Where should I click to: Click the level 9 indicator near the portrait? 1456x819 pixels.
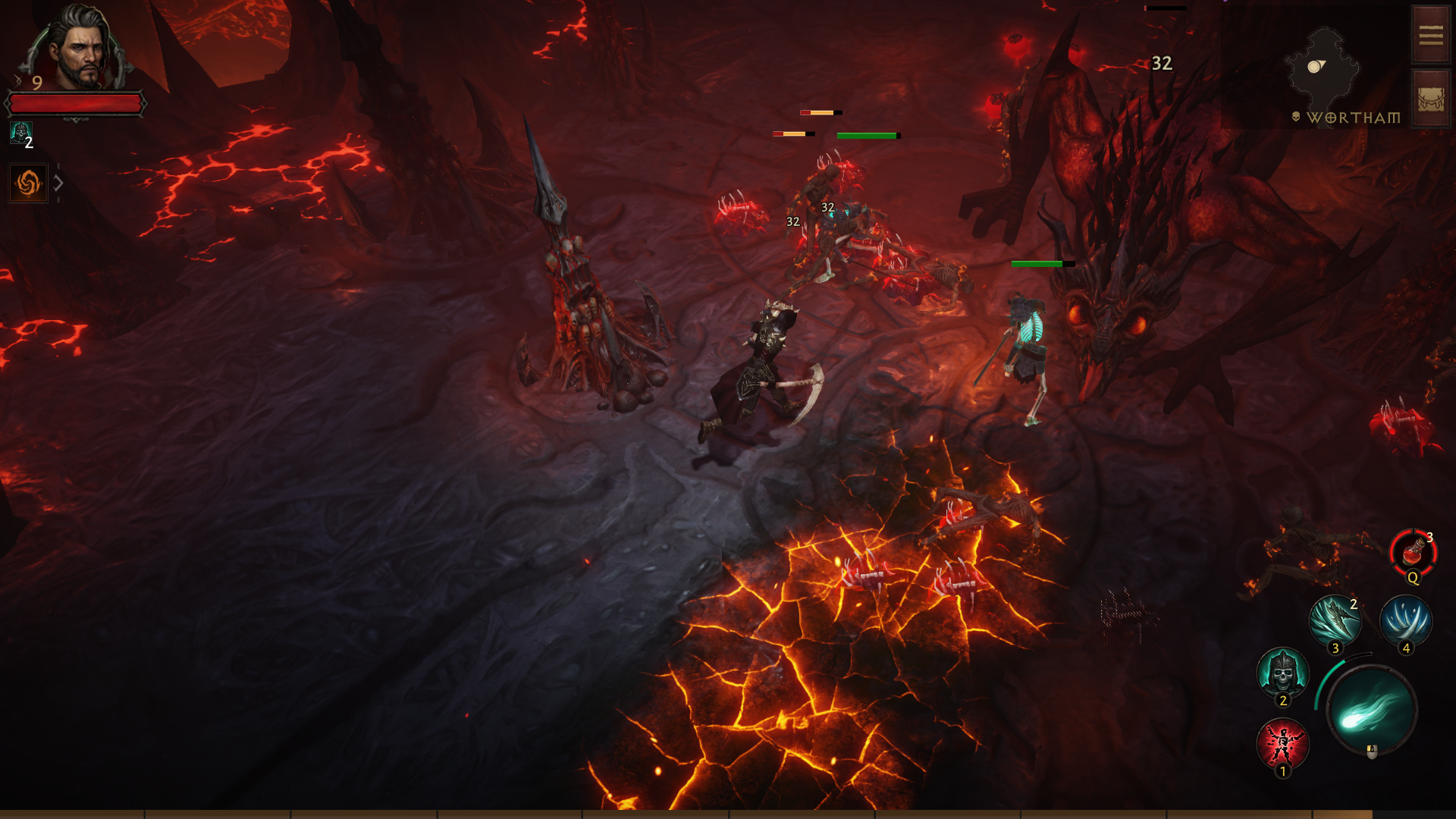point(36,81)
